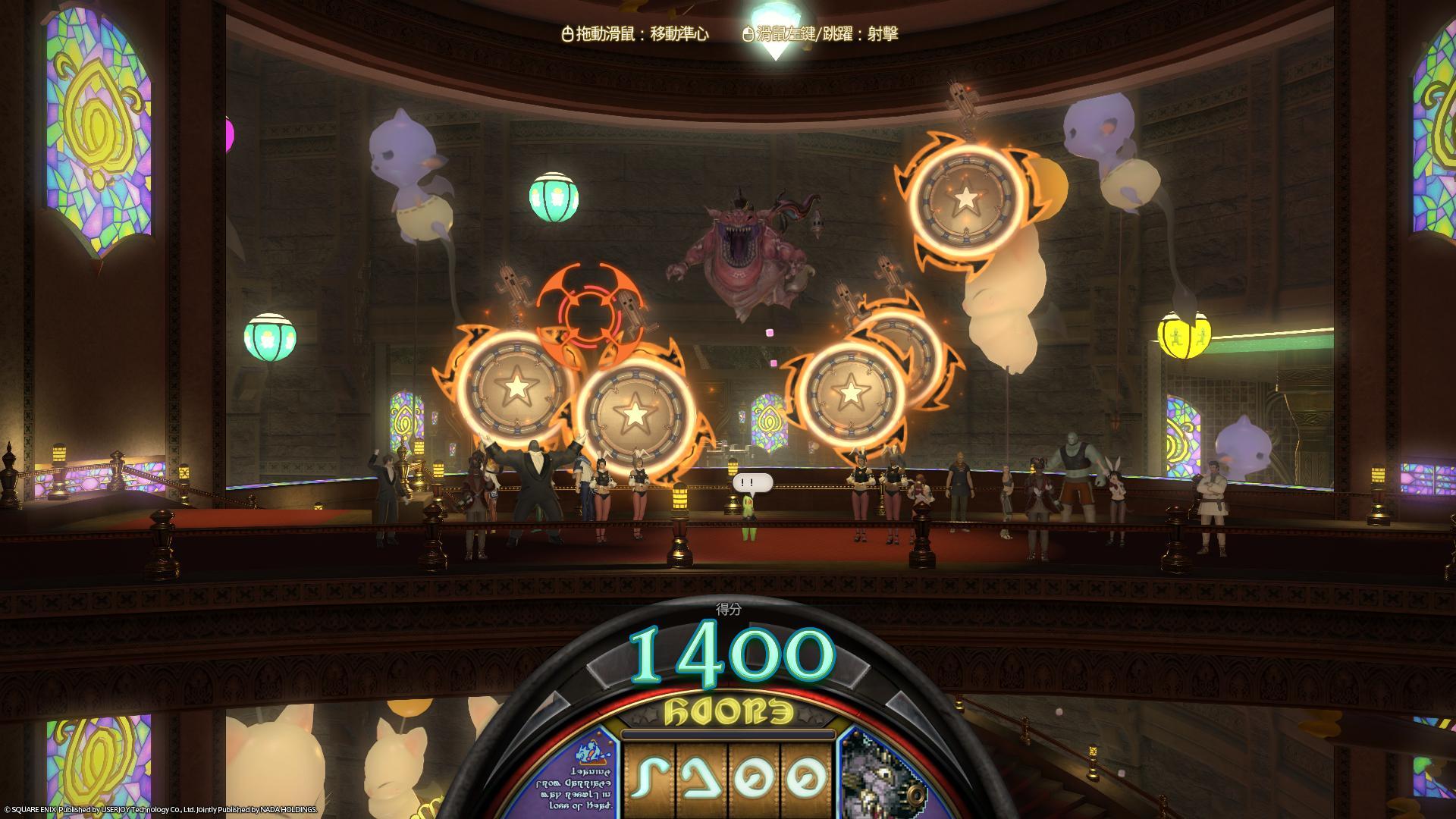Shoot the star target overlapping the yellow moogle balloon

click(965, 199)
